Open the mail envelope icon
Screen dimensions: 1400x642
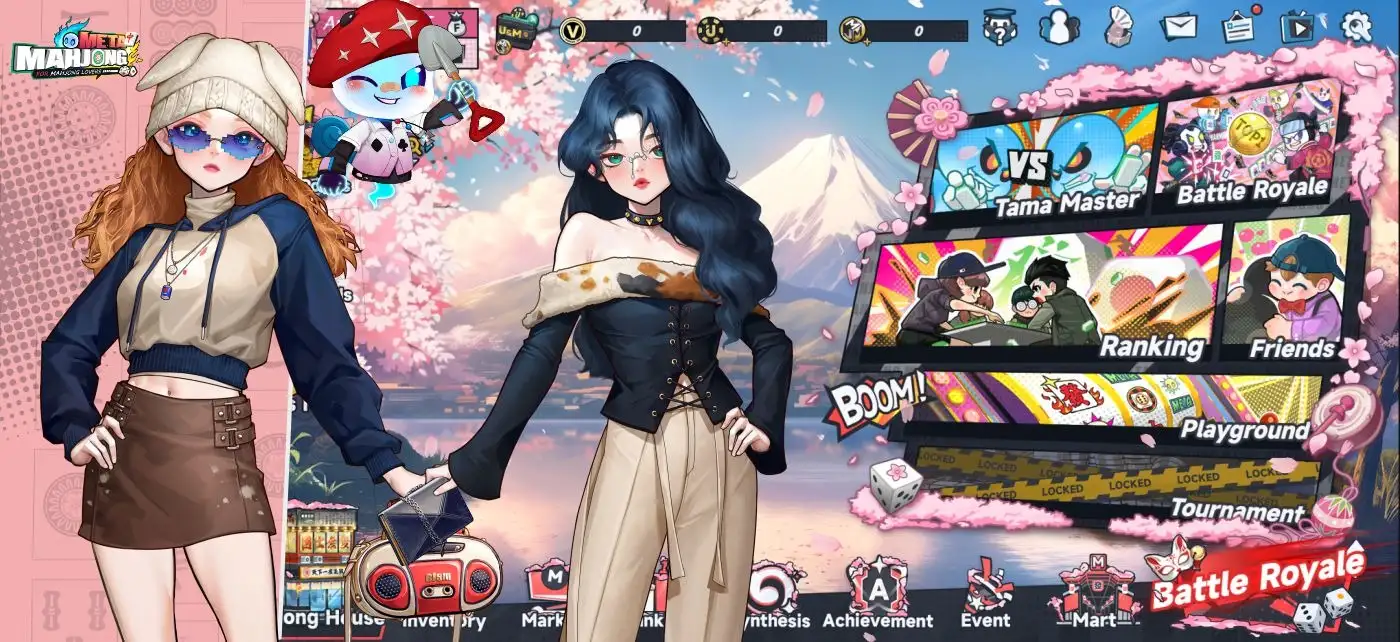[x=1180, y=27]
